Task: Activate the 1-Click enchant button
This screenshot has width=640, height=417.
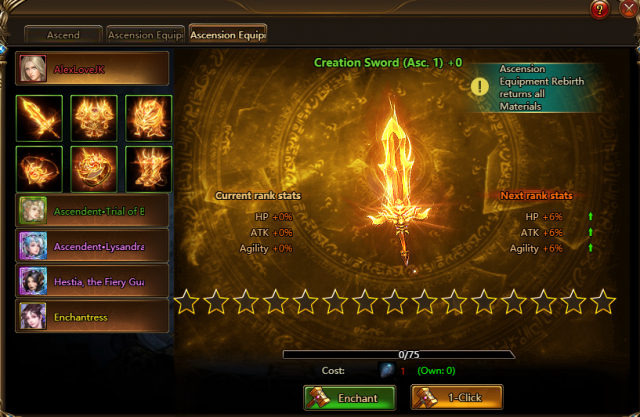Action: [456, 397]
